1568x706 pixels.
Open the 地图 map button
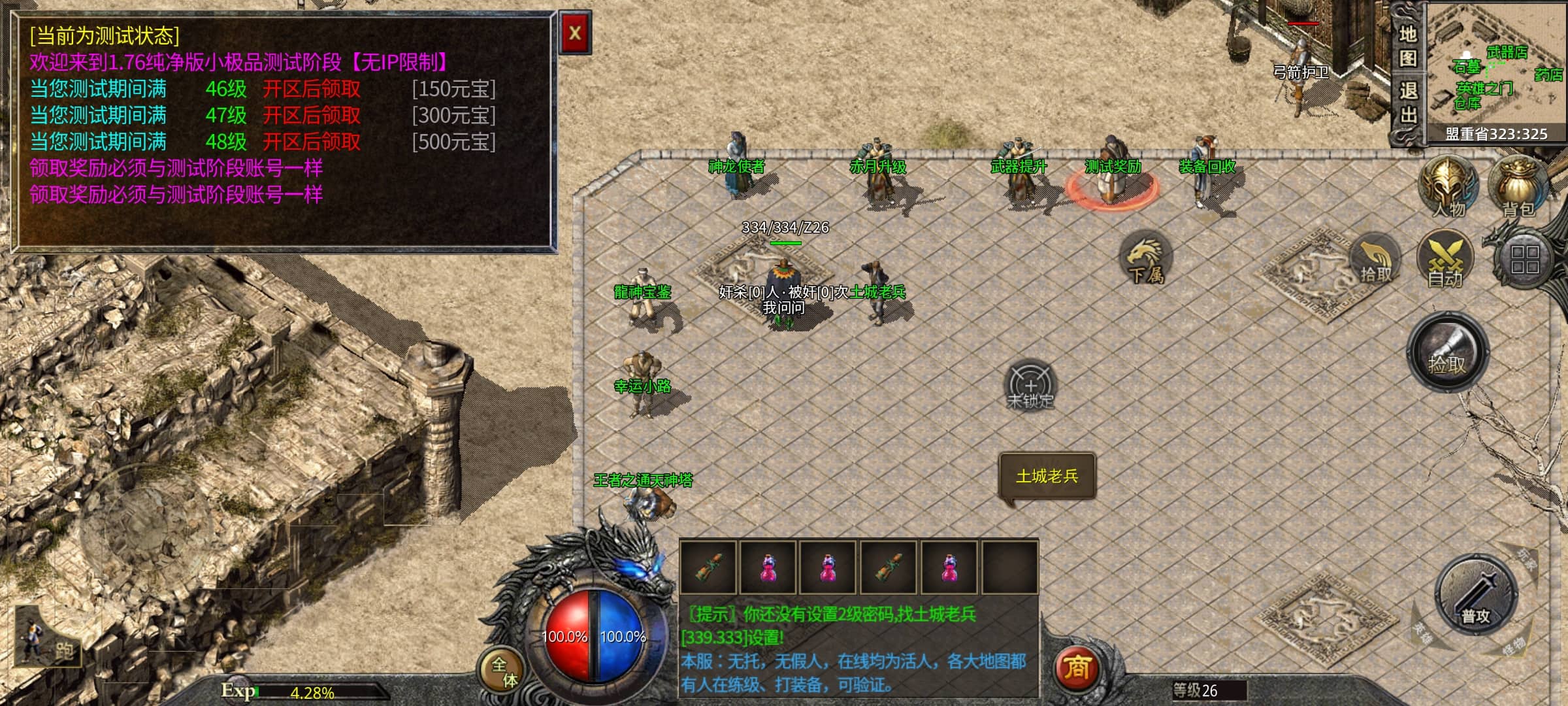[1407, 46]
